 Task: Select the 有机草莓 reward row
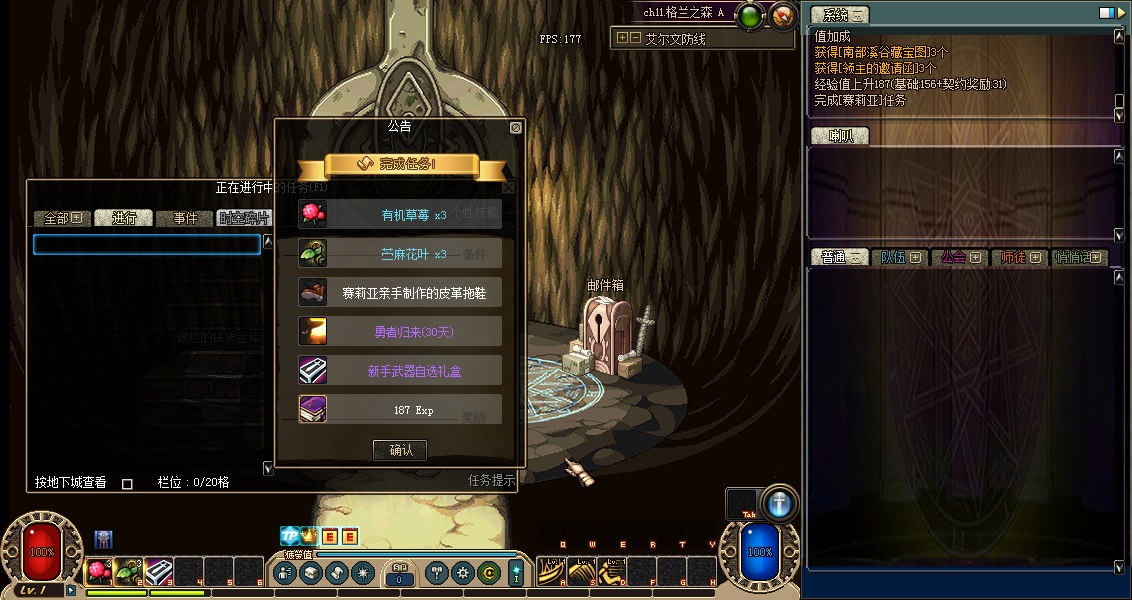pyautogui.click(x=400, y=214)
